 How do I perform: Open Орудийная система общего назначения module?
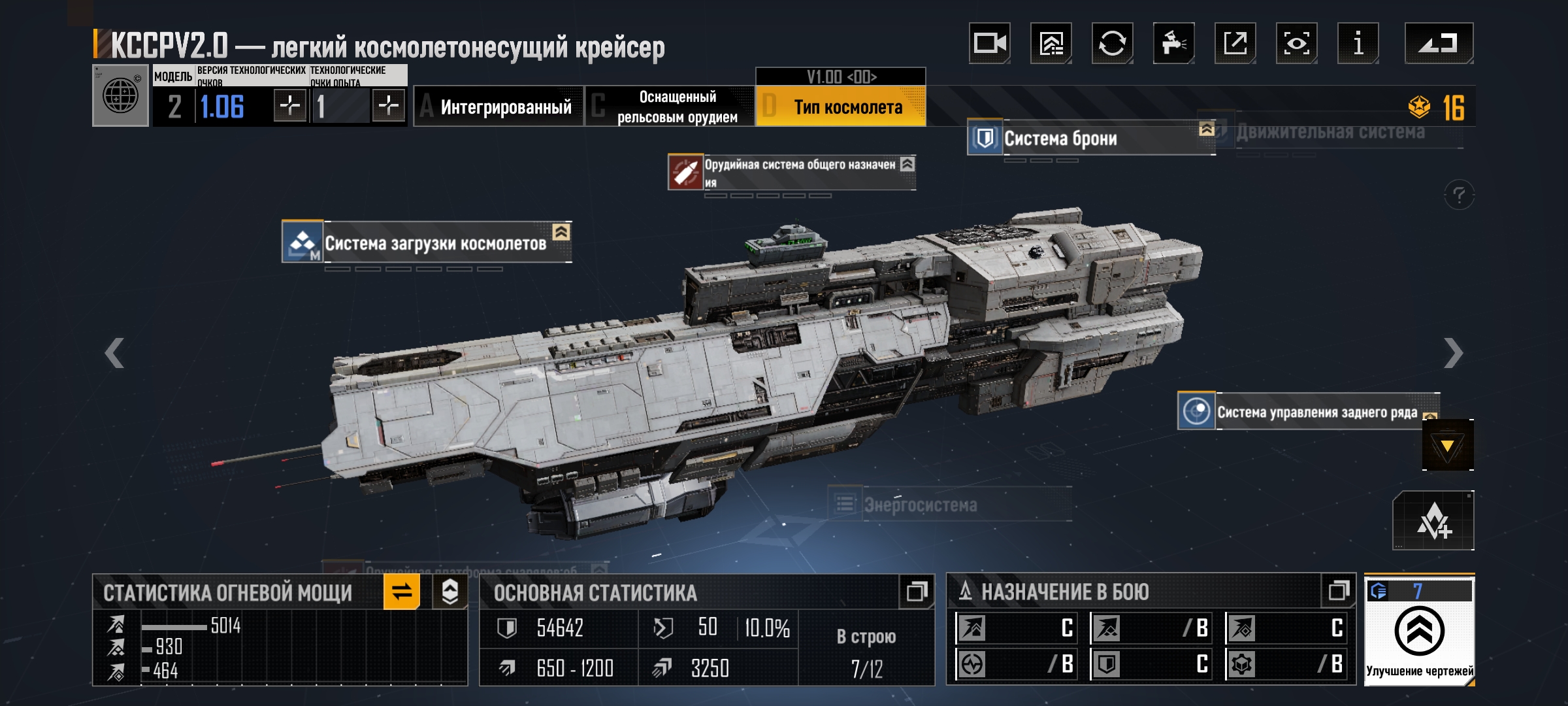pos(791,173)
